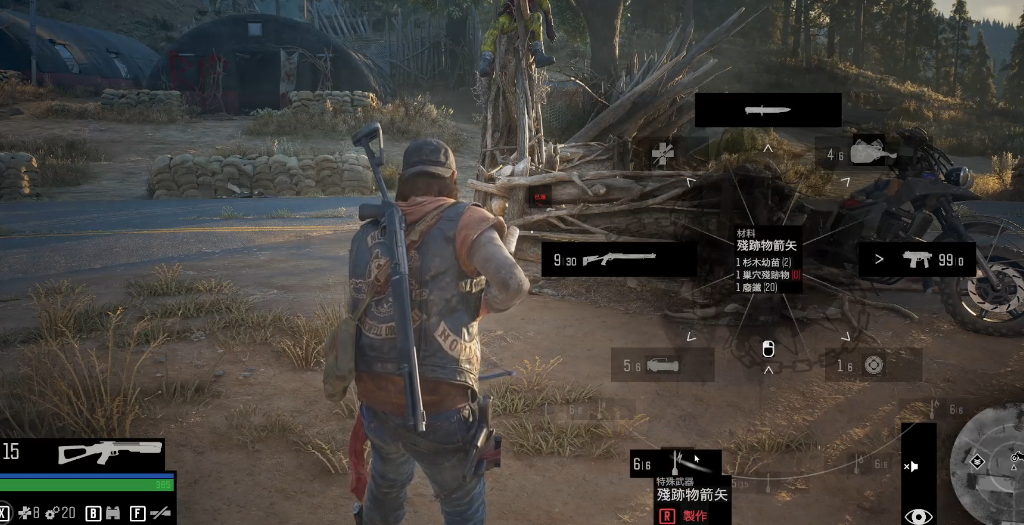Select the combat knife melee slot
Screen dimensions: 1024x525
tap(768, 110)
